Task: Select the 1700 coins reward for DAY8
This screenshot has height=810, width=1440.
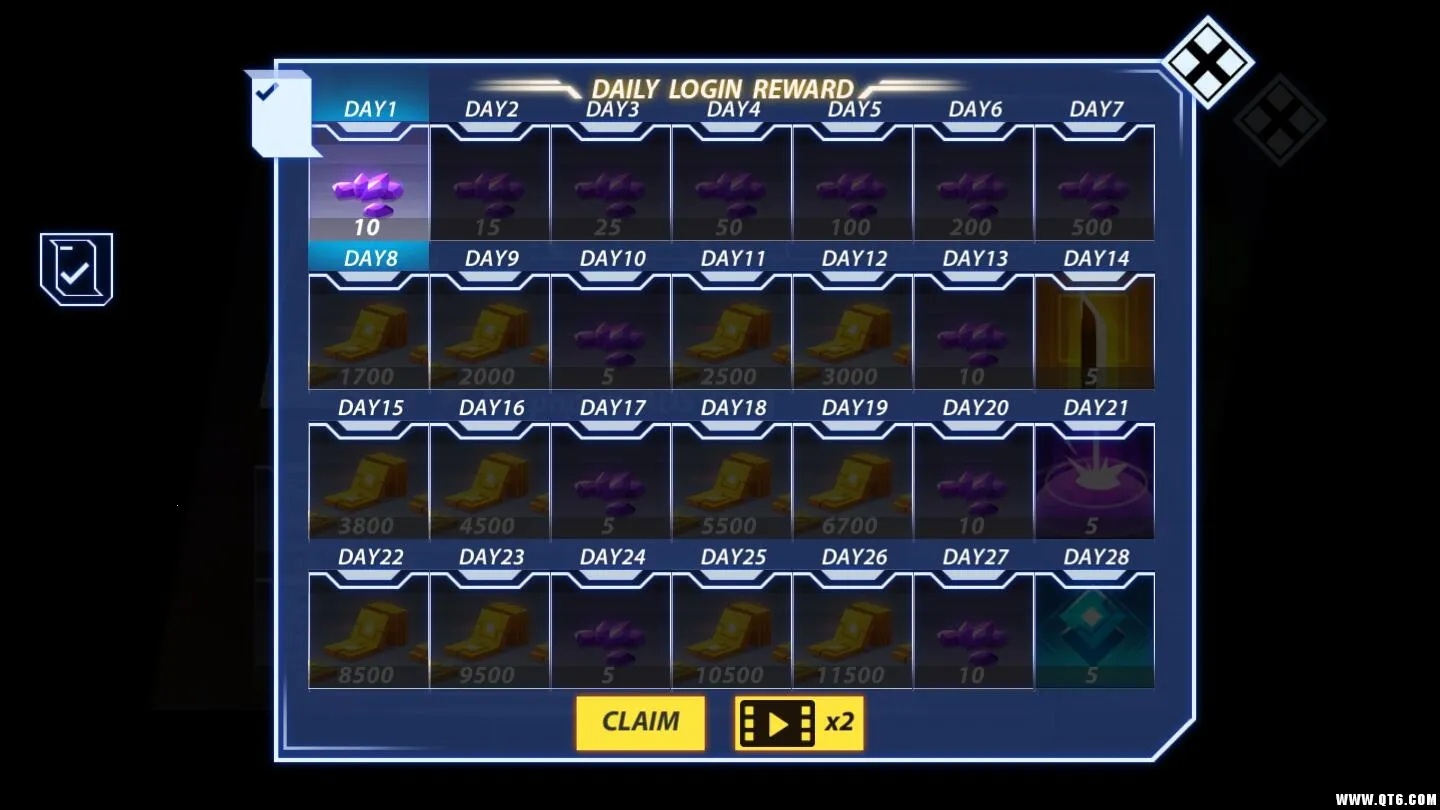Action: [x=370, y=333]
